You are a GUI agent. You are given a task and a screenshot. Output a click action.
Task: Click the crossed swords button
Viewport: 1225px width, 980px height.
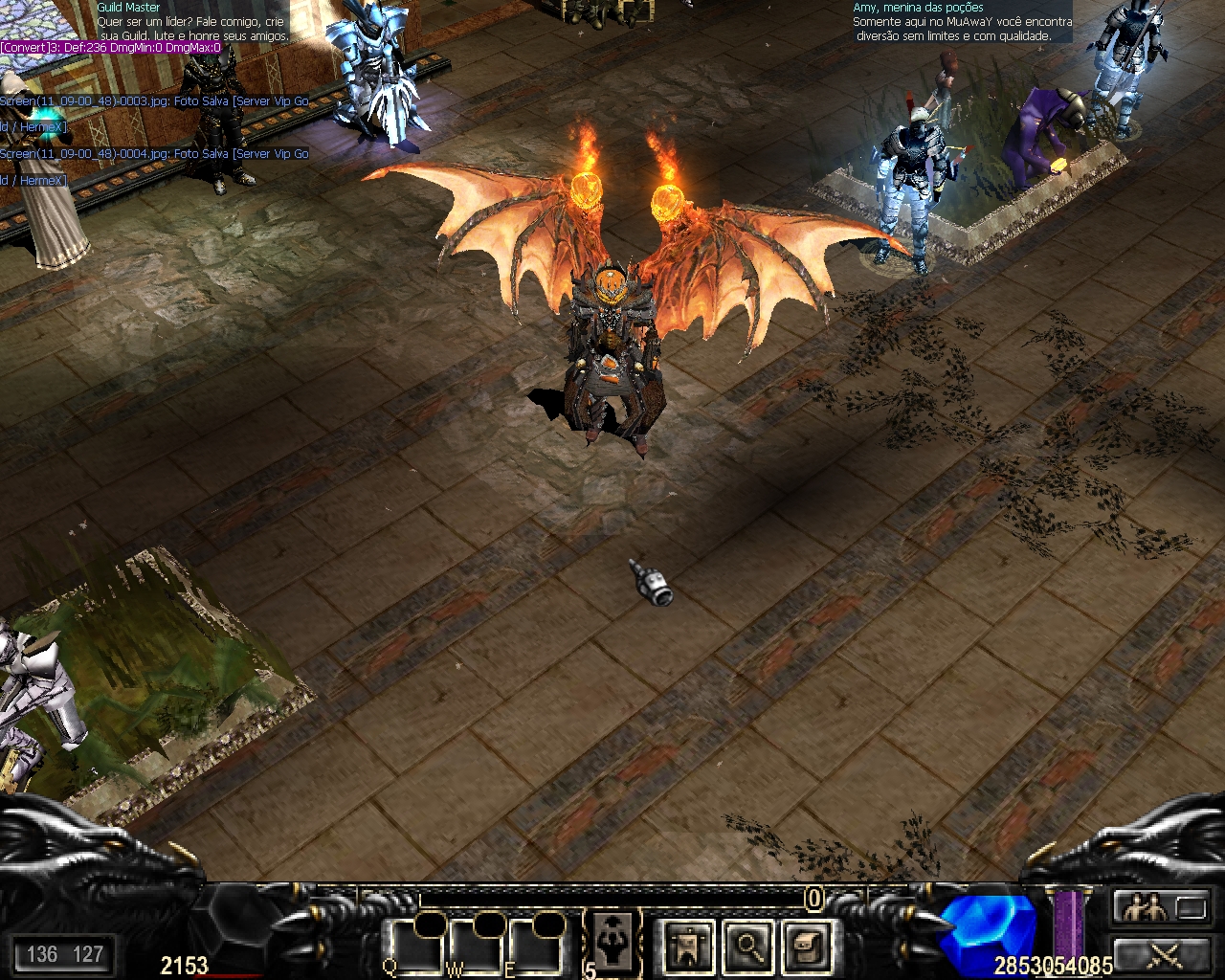pos(1163,953)
